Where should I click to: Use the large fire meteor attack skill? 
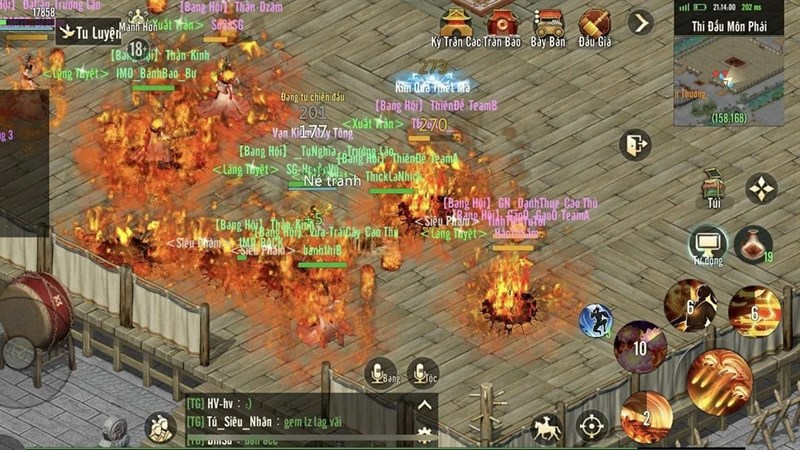(719, 381)
